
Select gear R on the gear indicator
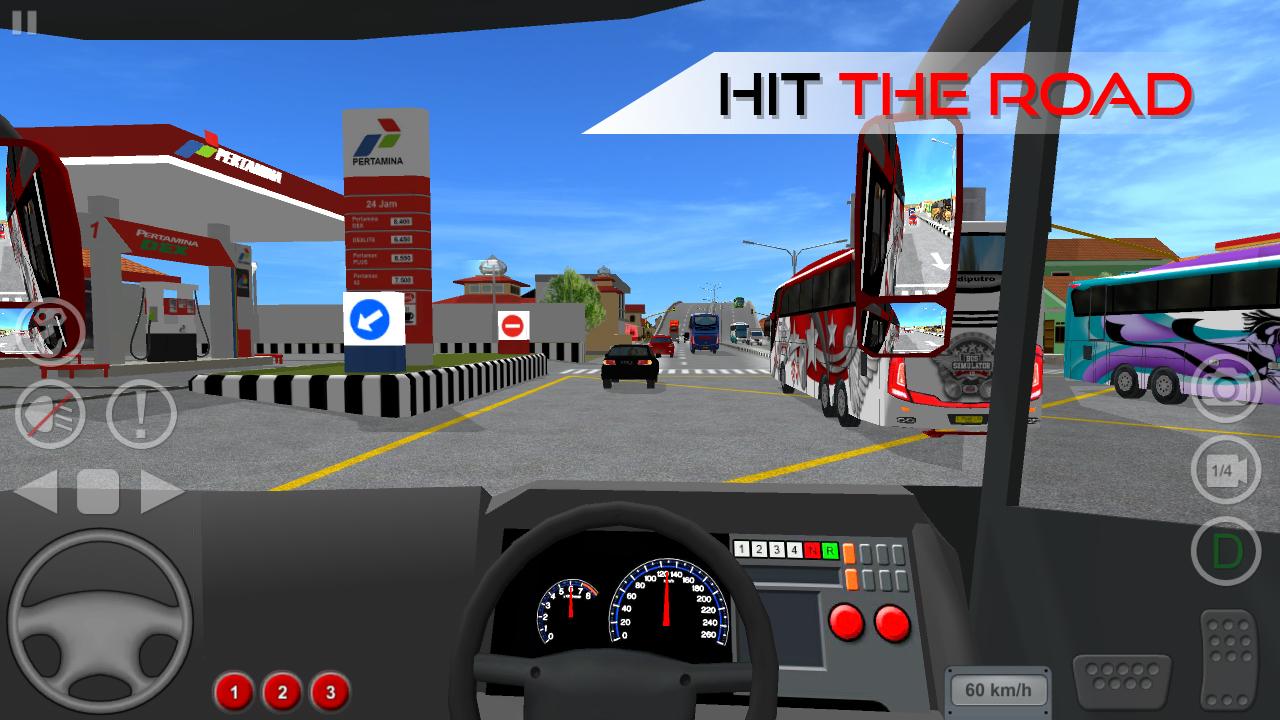830,550
